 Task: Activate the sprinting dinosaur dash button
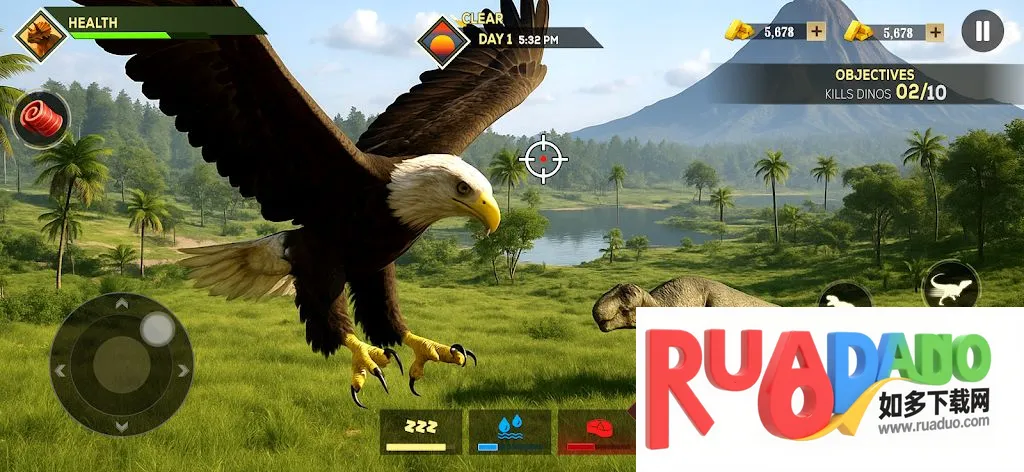coord(950,287)
